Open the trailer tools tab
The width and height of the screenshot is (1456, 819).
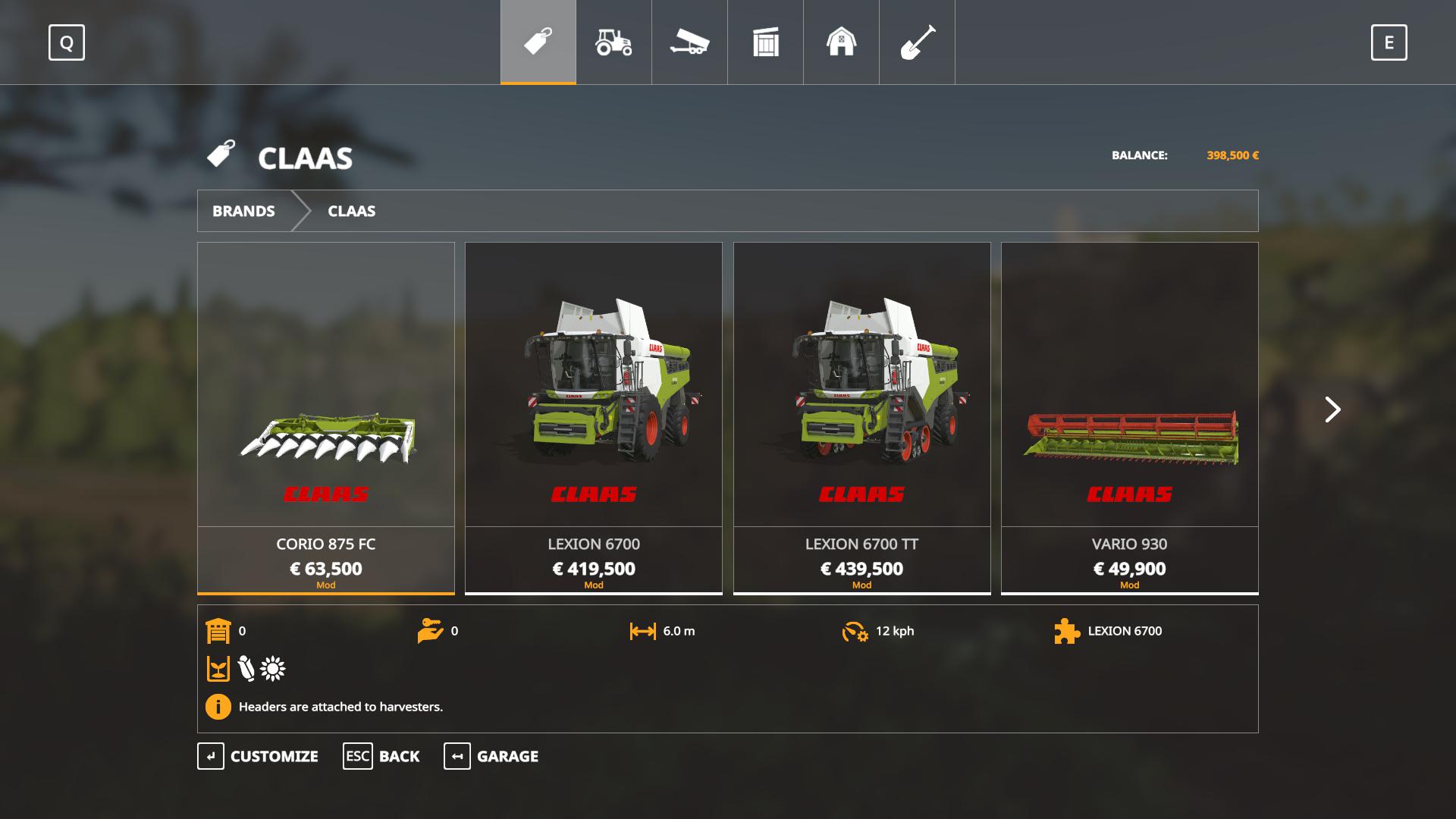tap(689, 42)
